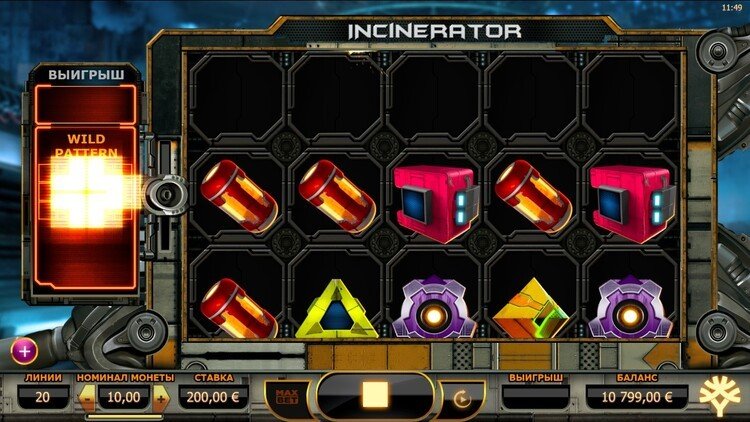This screenshot has width=750, height=422.
Task: Increase the coin value with plus arrow
Action: click(x=162, y=397)
